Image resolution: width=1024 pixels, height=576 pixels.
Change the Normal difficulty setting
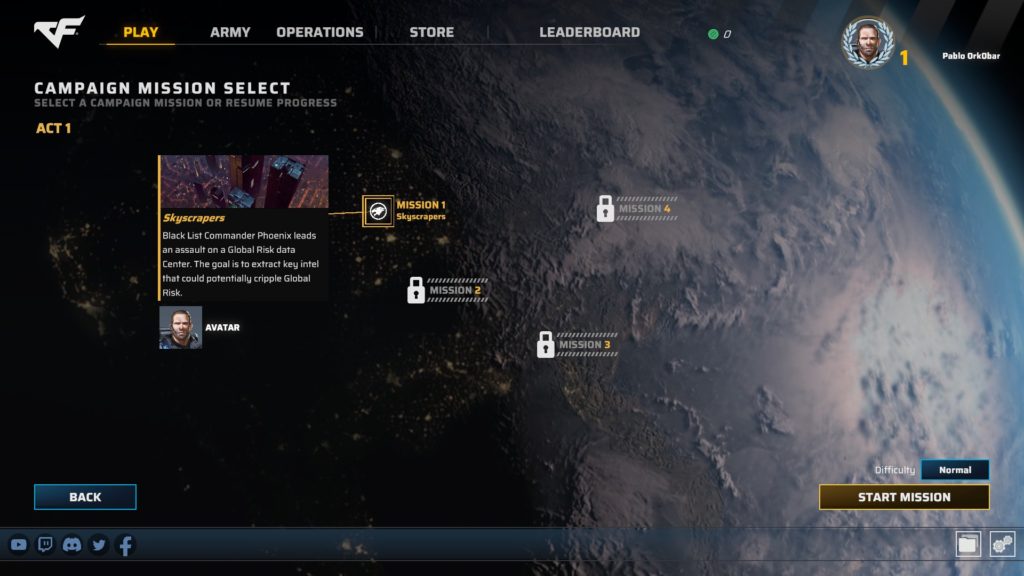click(954, 470)
